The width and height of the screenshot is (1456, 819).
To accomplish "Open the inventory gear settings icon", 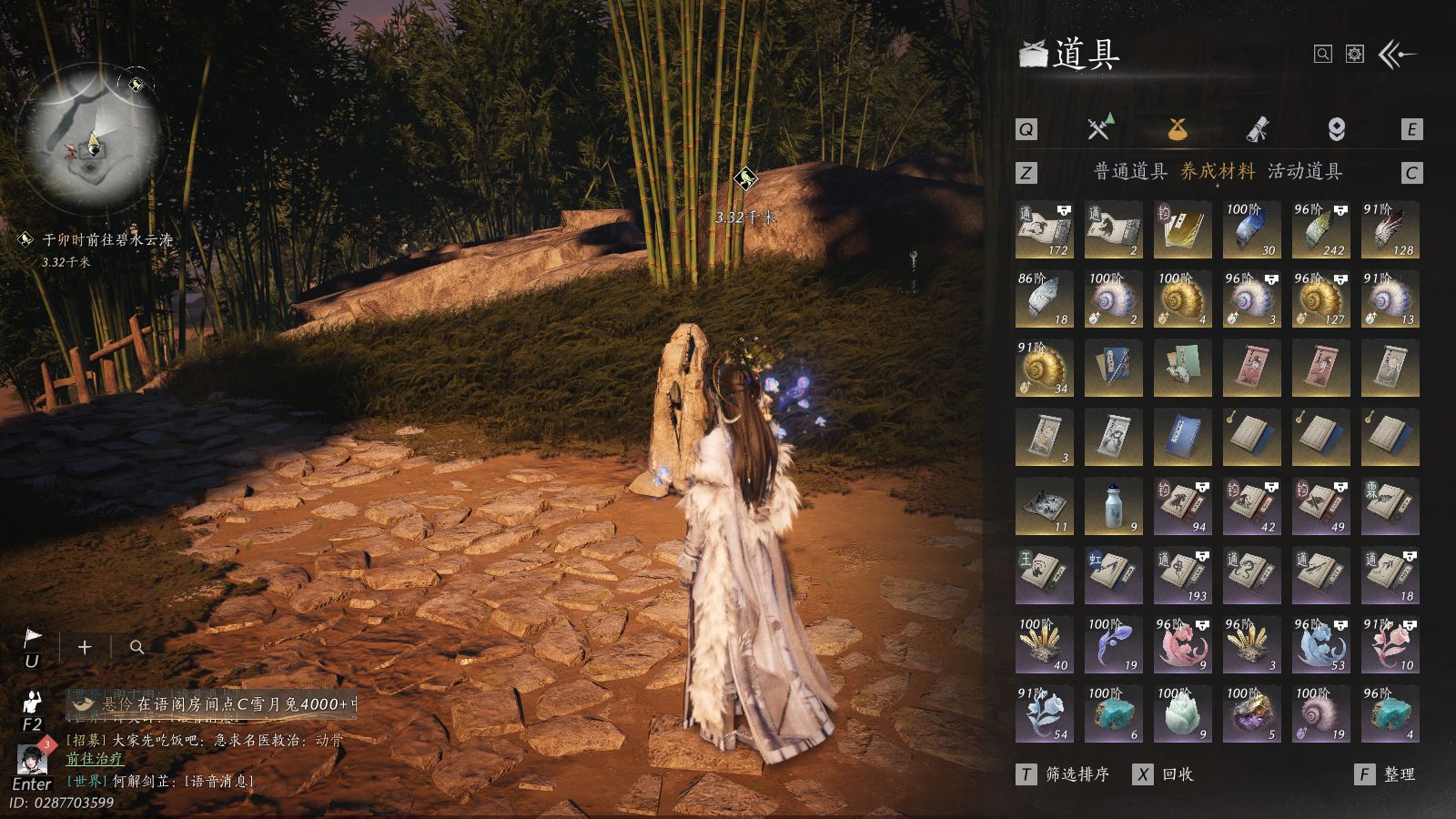I will [x=1355, y=55].
